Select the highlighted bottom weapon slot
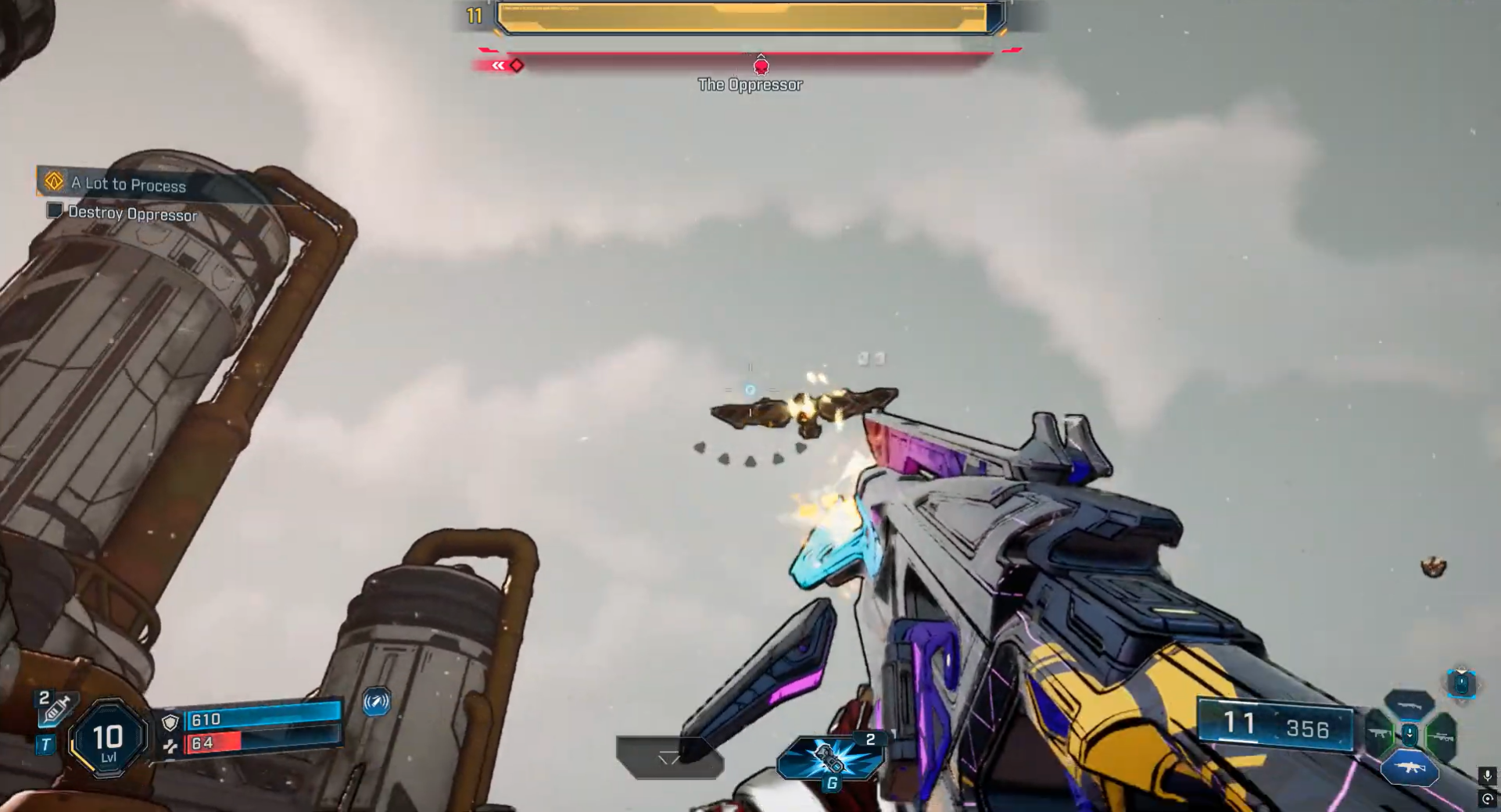Screen dimensions: 1501x812 1409,767
